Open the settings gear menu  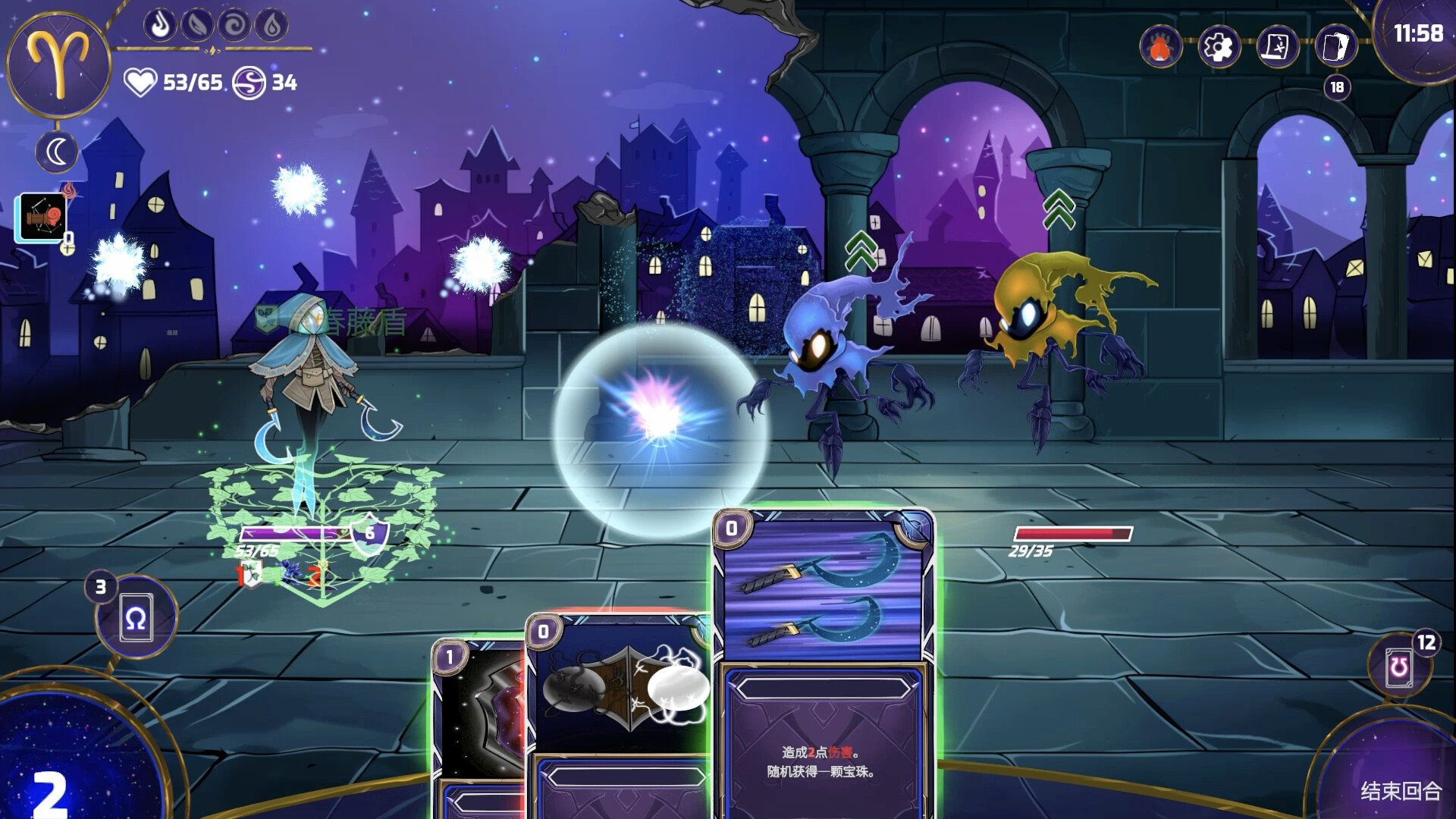1219,47
